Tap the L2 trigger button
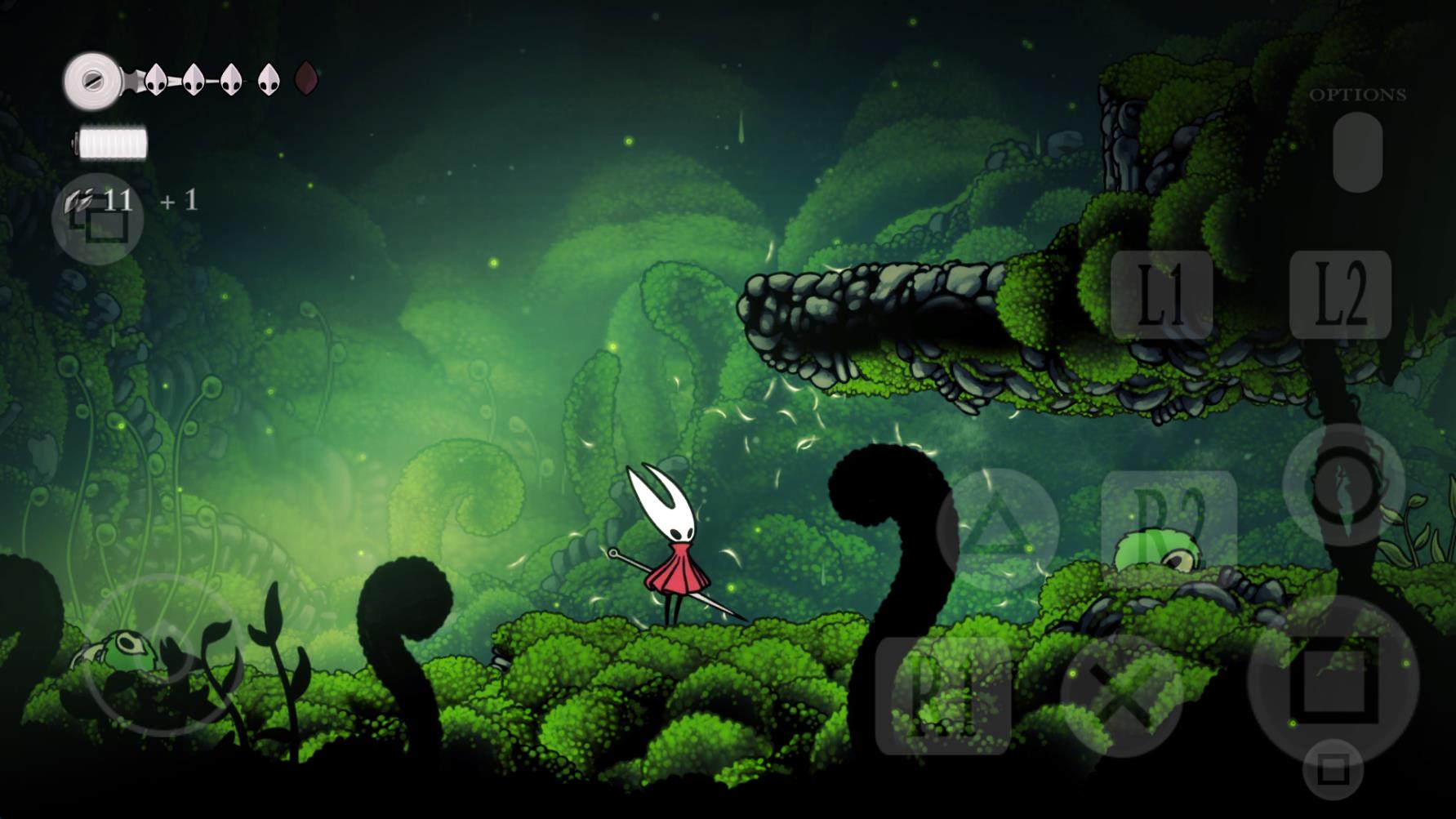The height and width of the screenshot is (819, 1456). coord(1340,295)
